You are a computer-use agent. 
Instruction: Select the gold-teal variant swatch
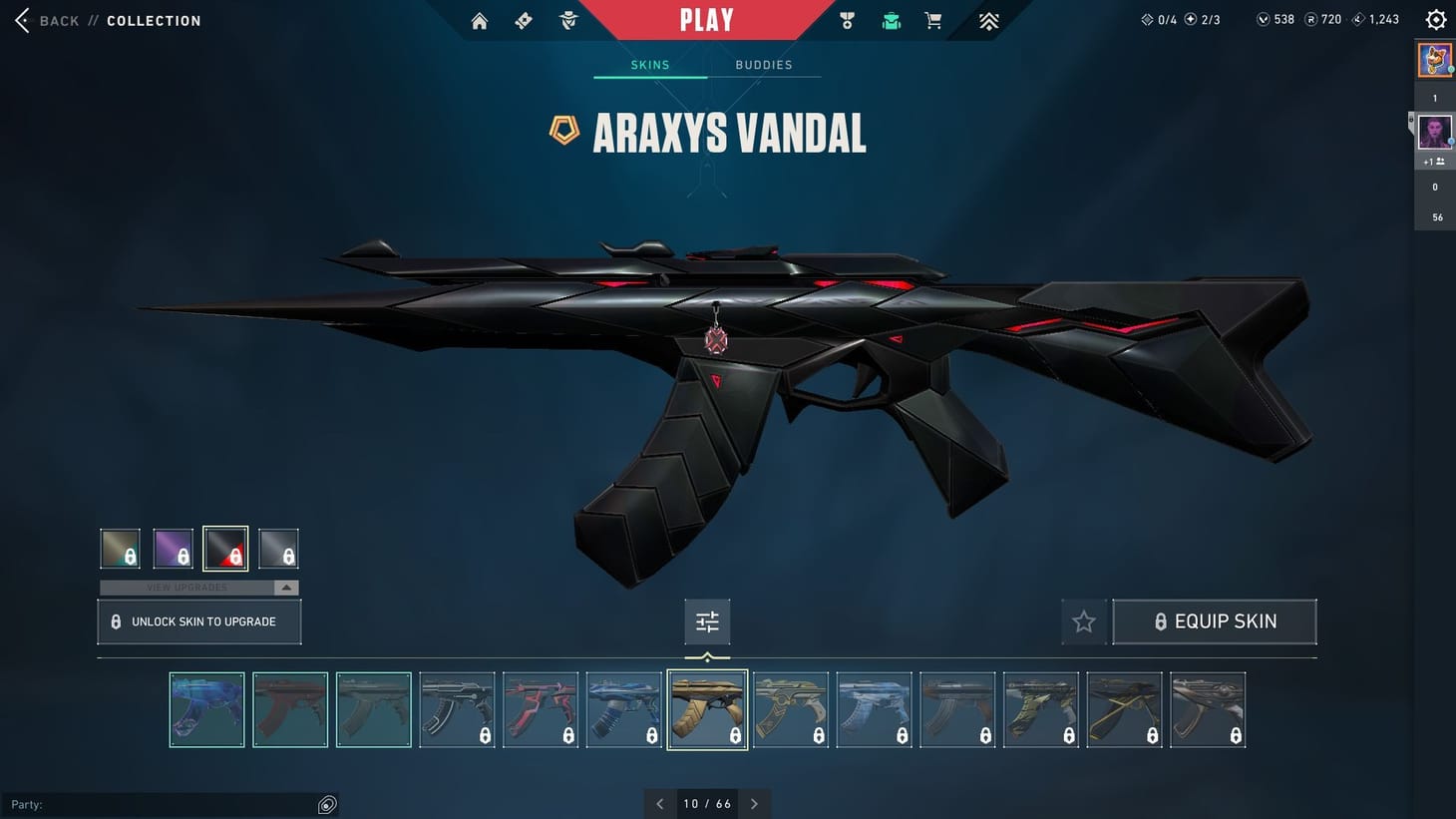click(120, 548)
